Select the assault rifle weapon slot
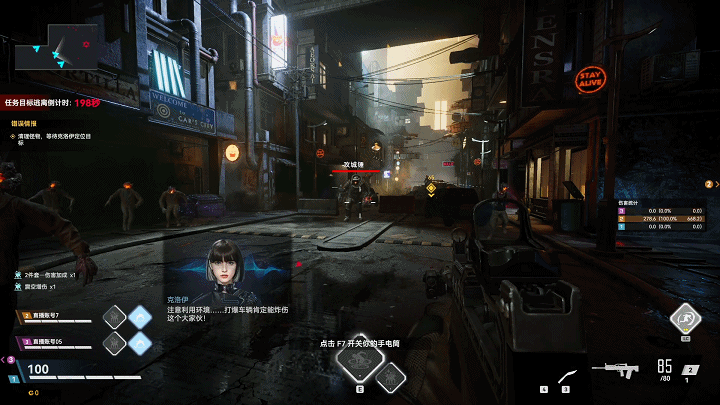Screen dimensions: 720x405 click(614, 369)
